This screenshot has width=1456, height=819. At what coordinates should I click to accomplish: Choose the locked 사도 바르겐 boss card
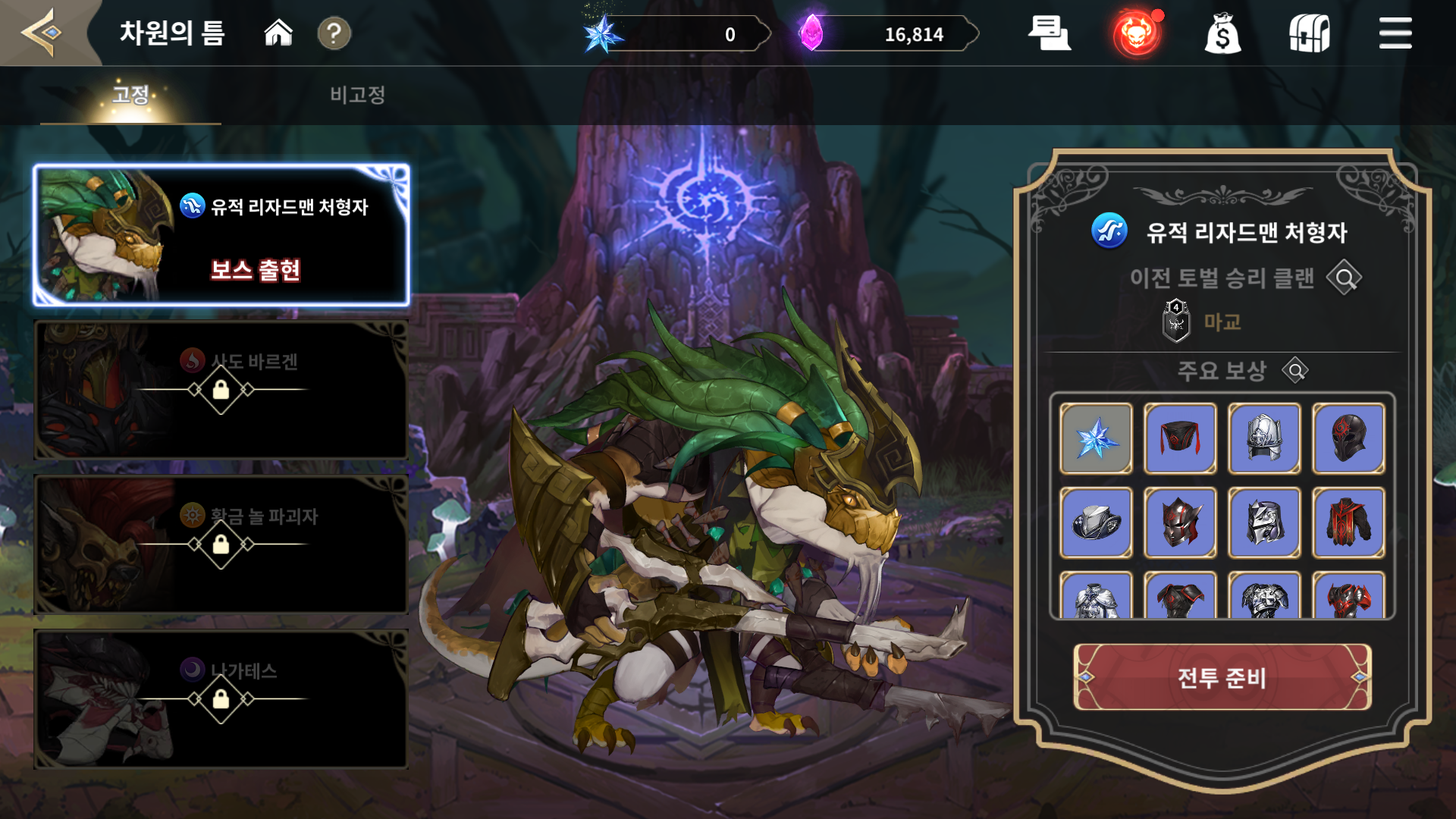click(221, 390)
